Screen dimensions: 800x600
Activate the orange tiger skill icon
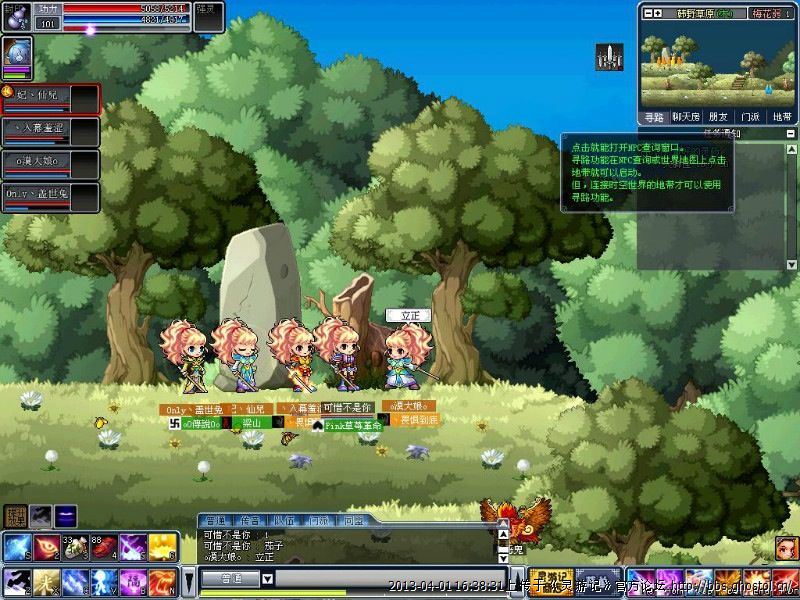(162, 579)
